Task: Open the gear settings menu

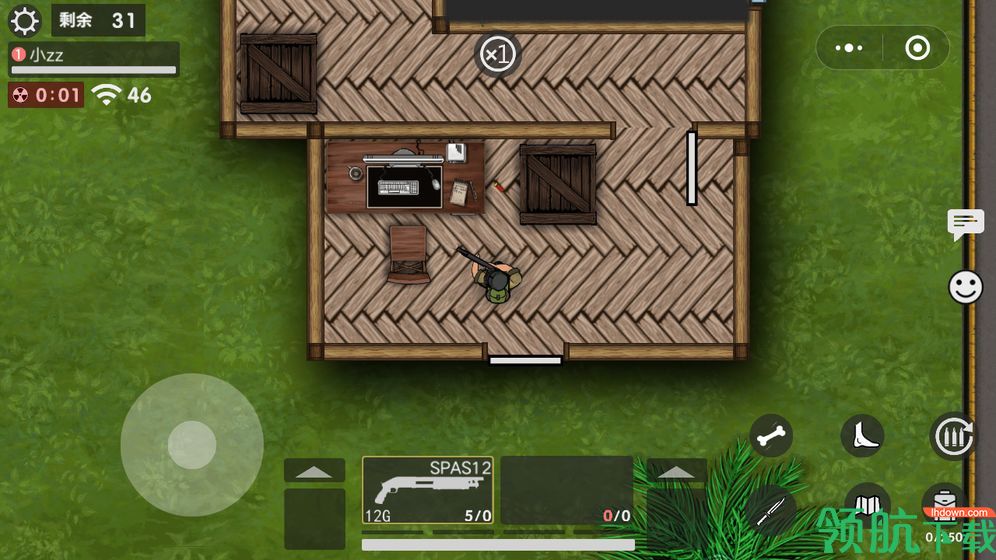Action: point(23,20)
